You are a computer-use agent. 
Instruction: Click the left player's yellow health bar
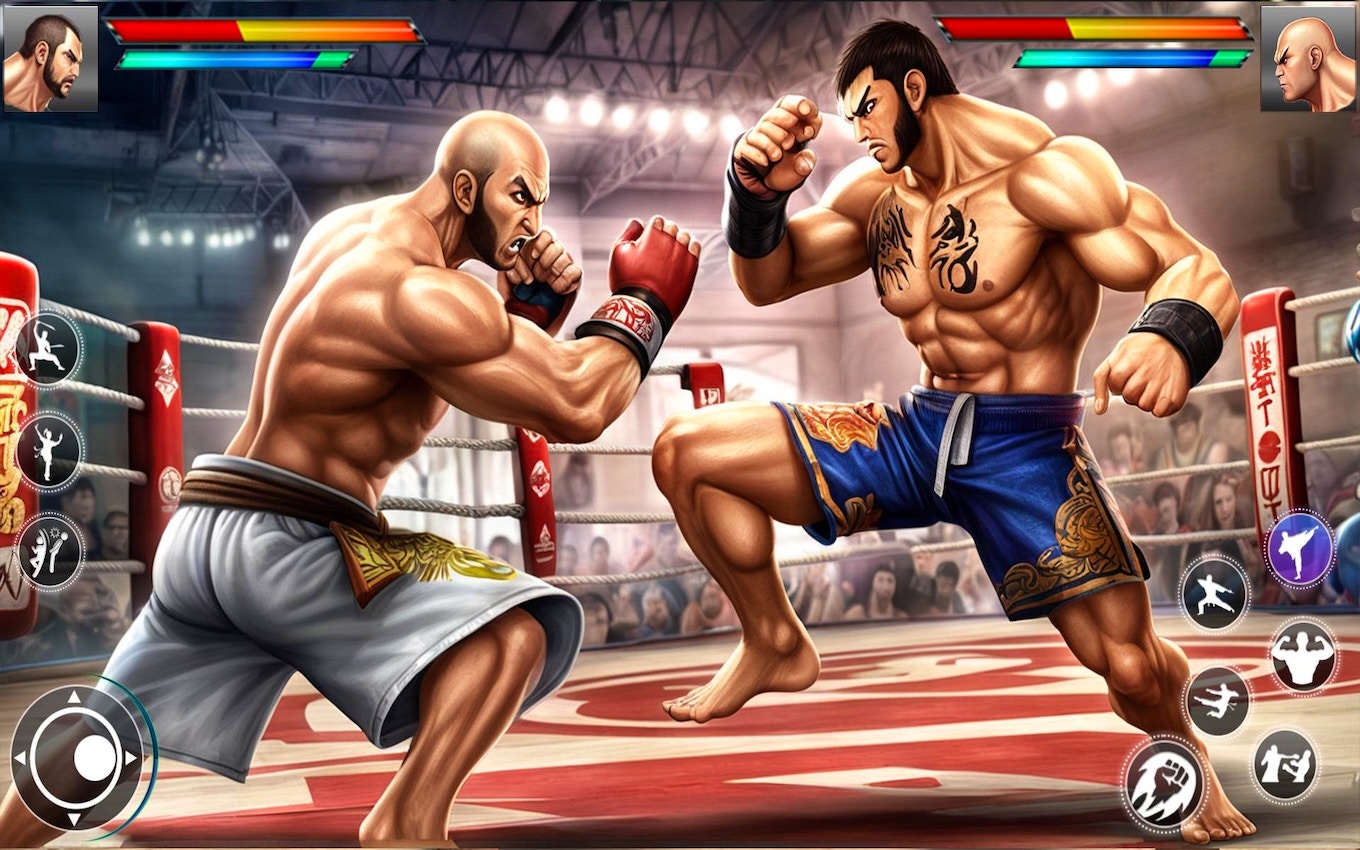(x=265, y=30)
